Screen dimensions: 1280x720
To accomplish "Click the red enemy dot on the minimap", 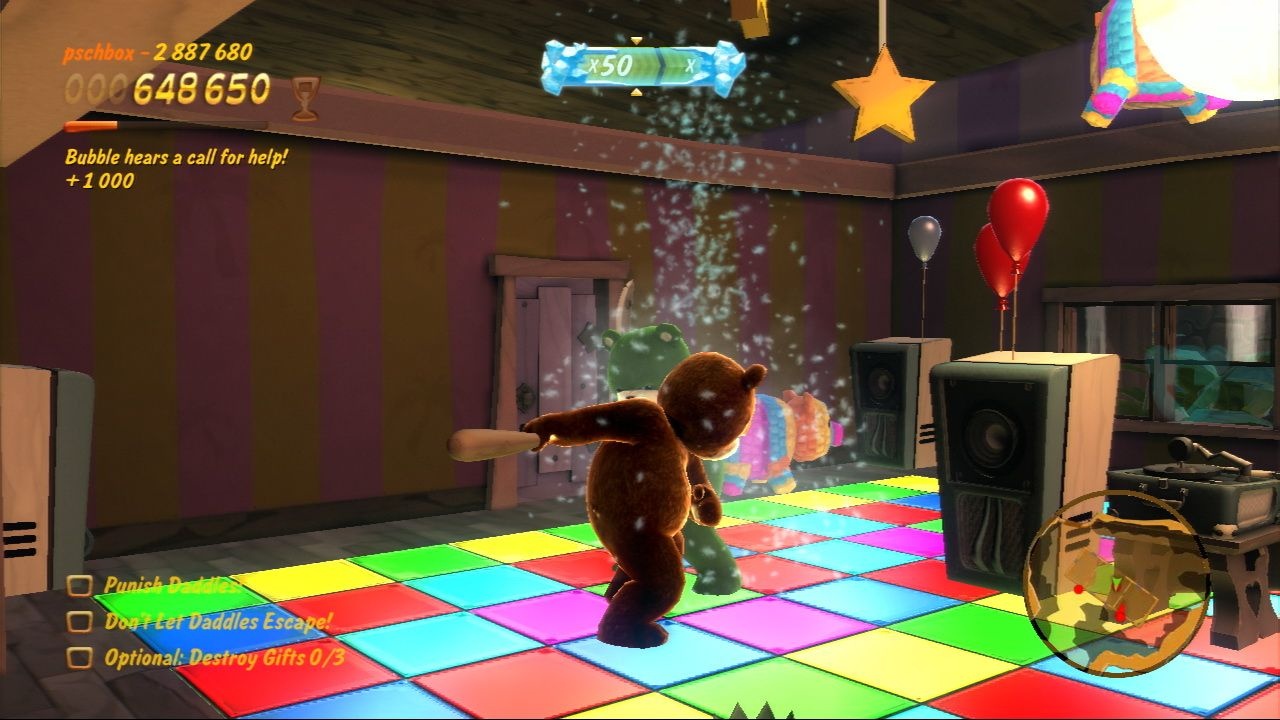I will 1078,589.
